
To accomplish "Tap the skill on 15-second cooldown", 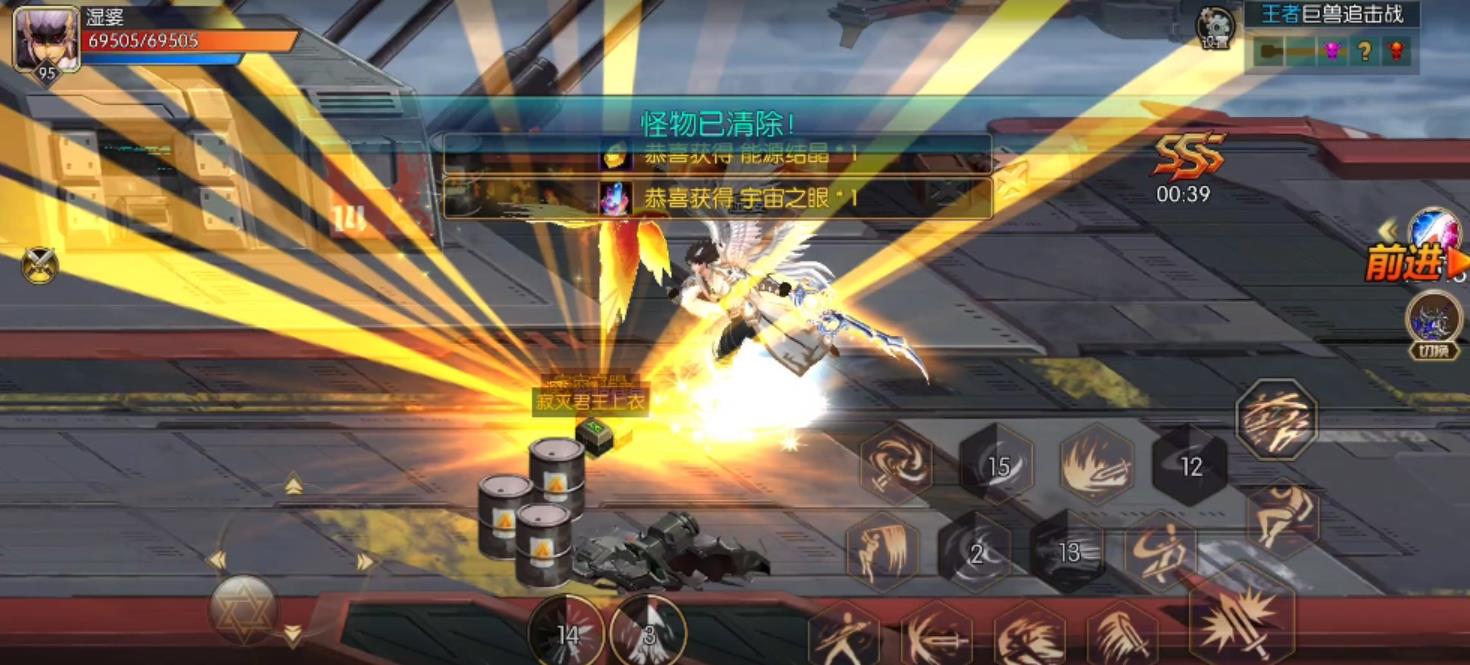I will 997,465.
